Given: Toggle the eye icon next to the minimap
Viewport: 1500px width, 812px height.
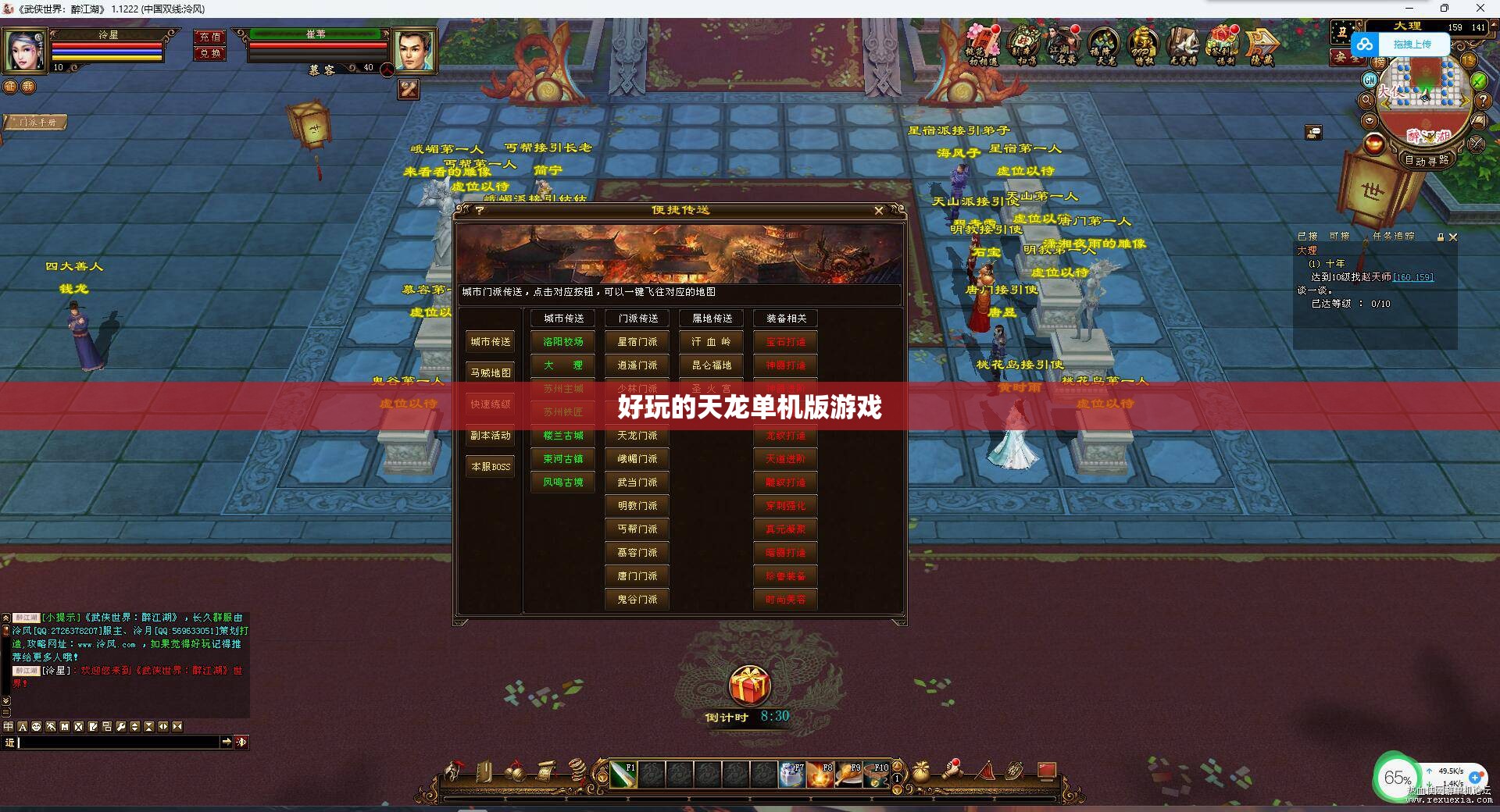Looking at the screenshot, I should [x=1369, y=121].
